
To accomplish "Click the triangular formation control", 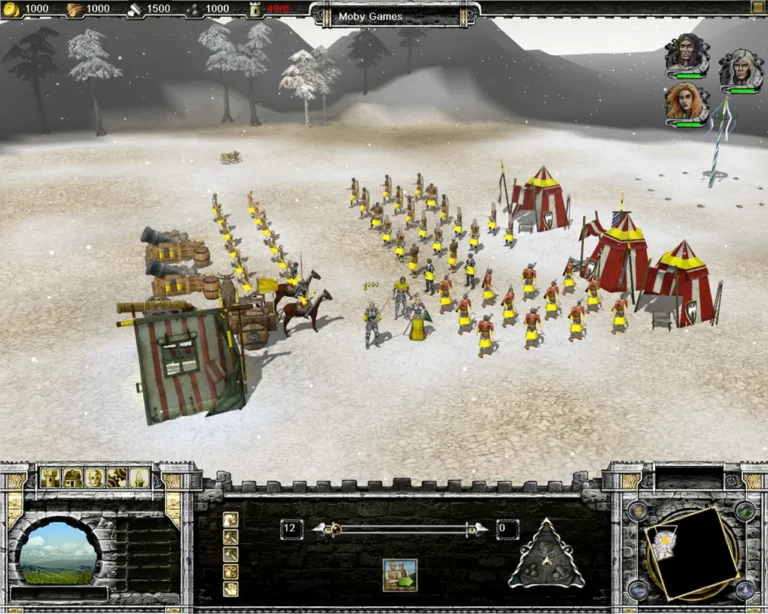I will [x=546, y=553].
